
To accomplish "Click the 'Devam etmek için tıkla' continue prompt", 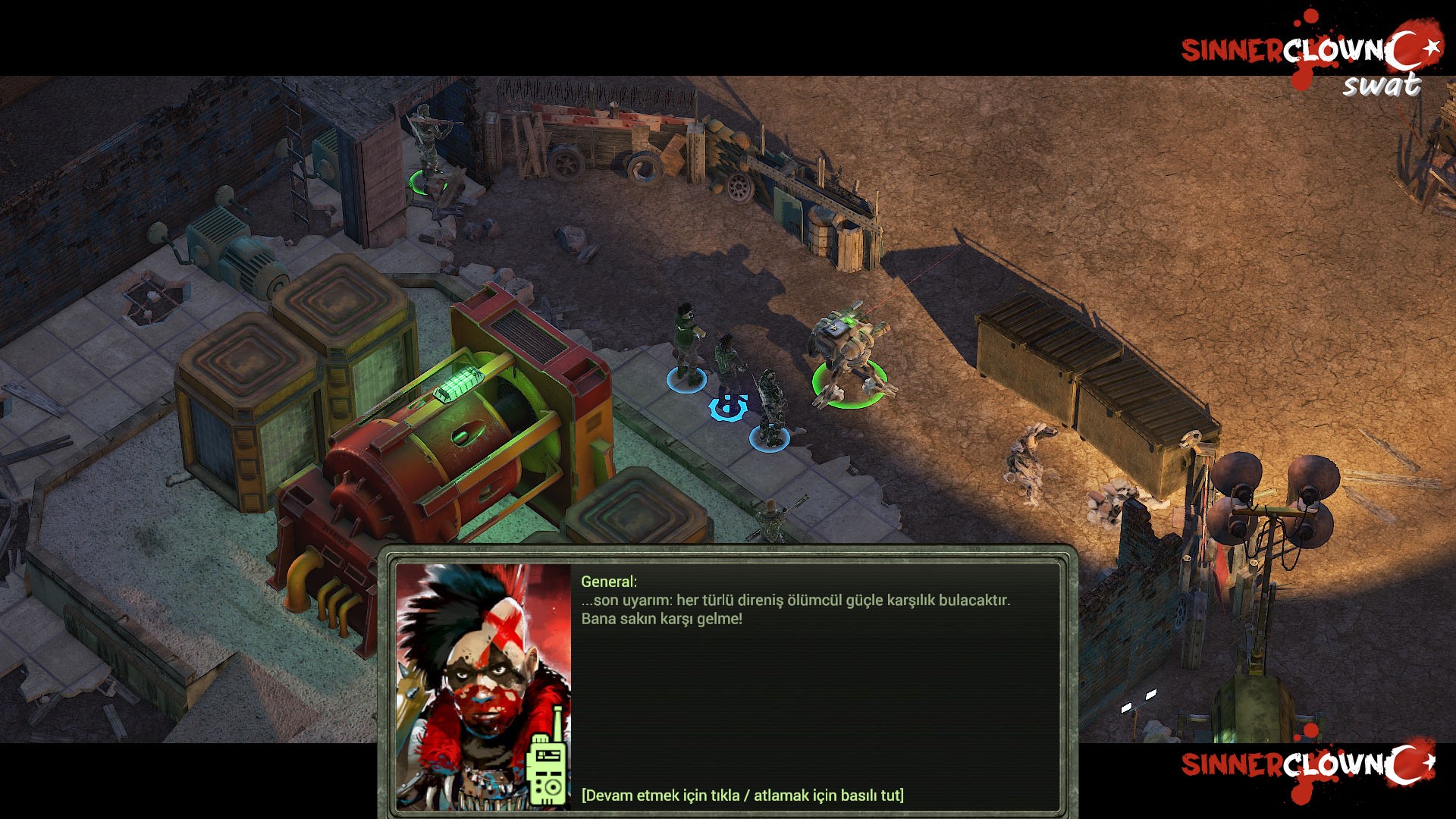I will (742, 795).
